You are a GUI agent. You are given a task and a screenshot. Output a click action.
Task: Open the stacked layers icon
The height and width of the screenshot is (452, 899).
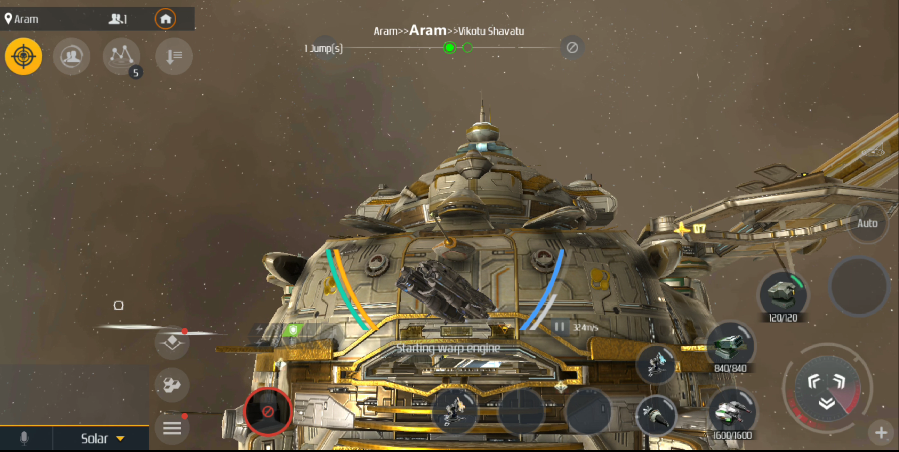[x=172, y=342]
